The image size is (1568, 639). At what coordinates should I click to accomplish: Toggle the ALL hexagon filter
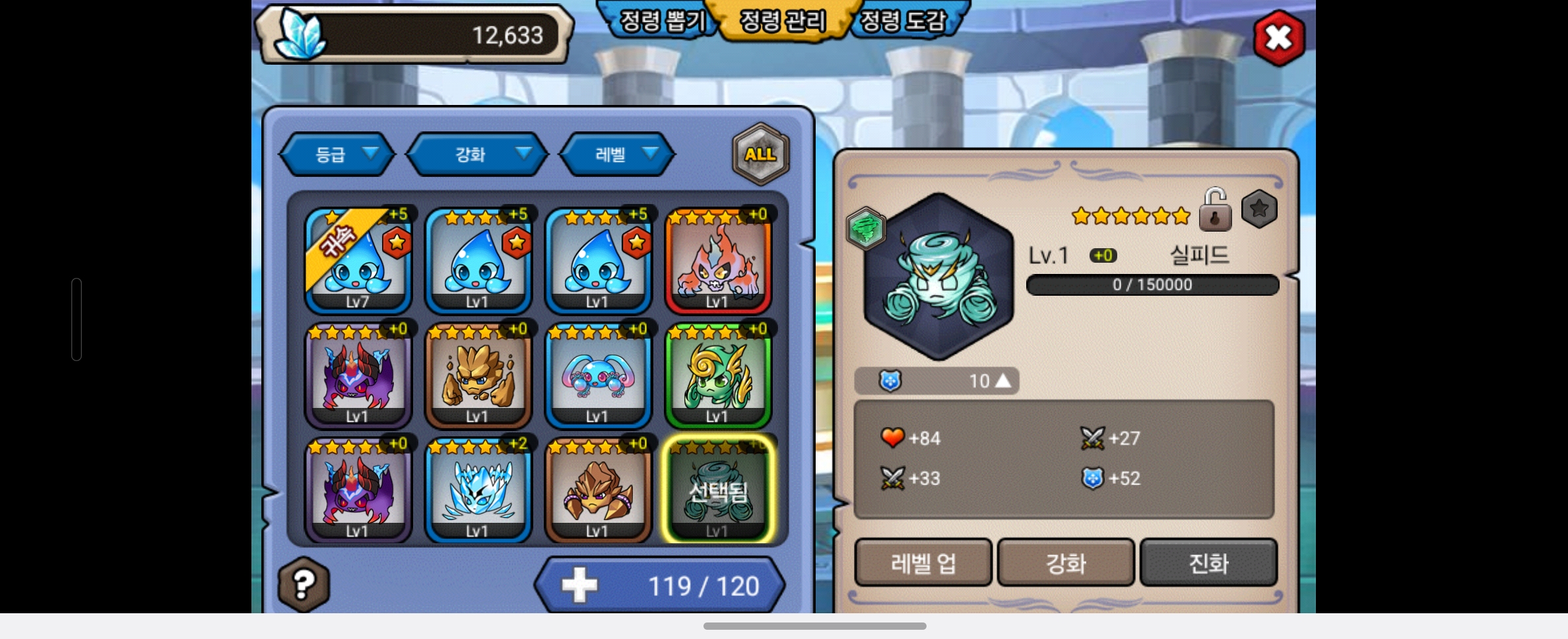(x=760, y=154)
